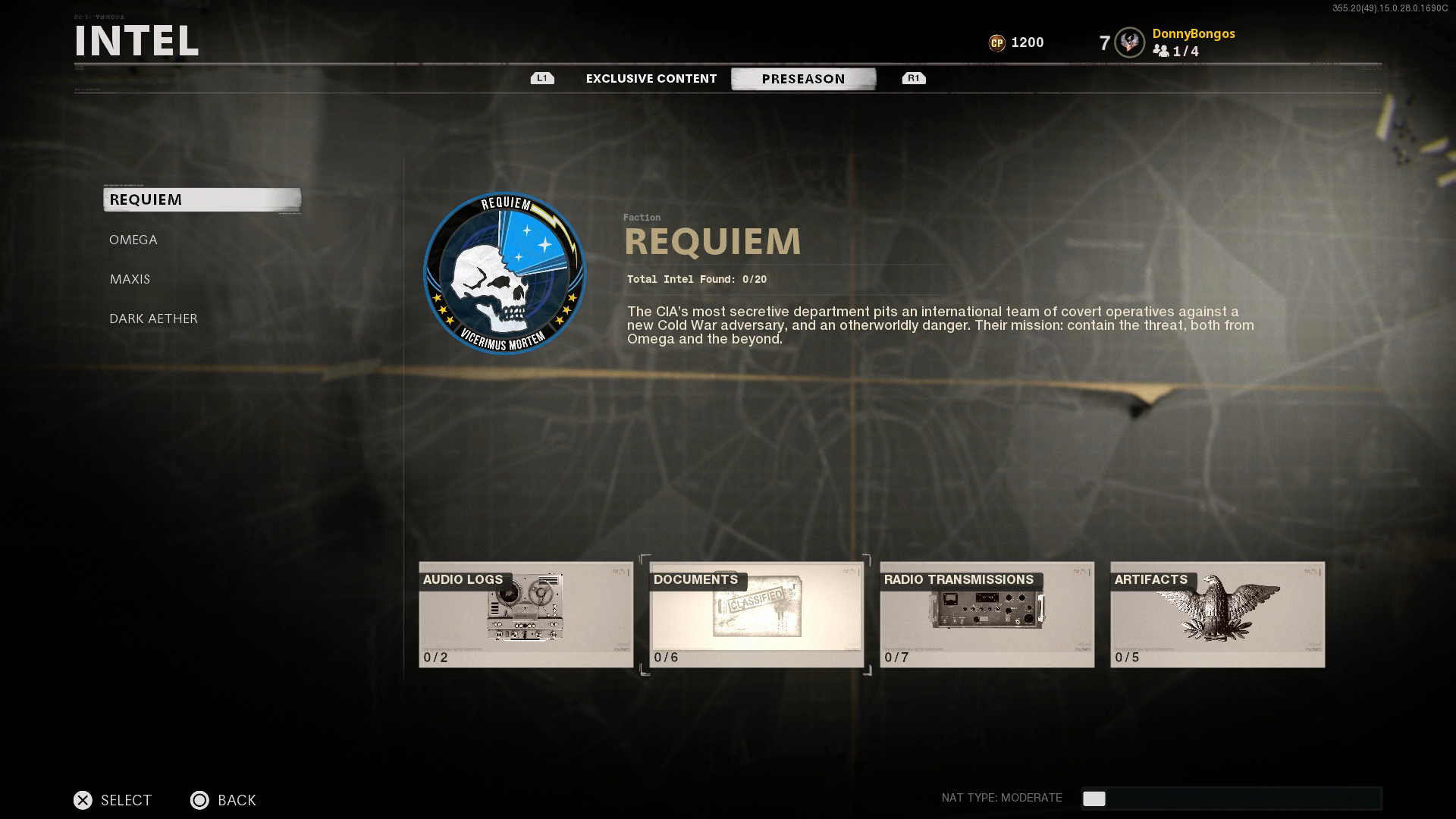The height and width of the screenshot is (819, 1456).
Task: Open the Audio Logs intel collection
Action: click(526, 614)
